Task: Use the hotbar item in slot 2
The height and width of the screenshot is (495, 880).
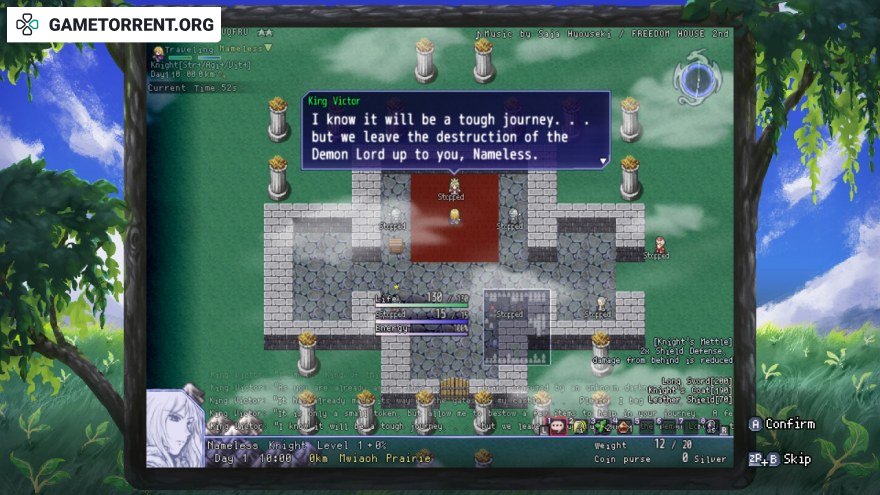Action: coord(579,426)
